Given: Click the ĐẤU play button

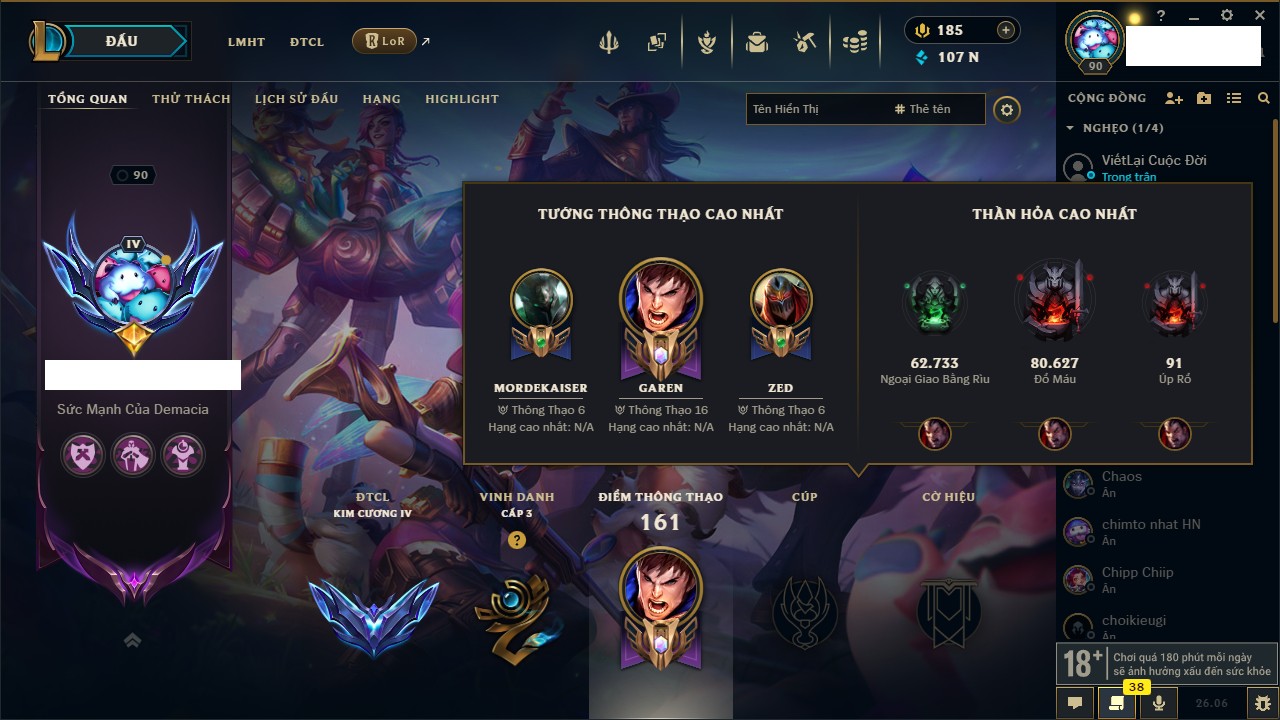Looking at the screenshot, I should [x=121, y=41].
